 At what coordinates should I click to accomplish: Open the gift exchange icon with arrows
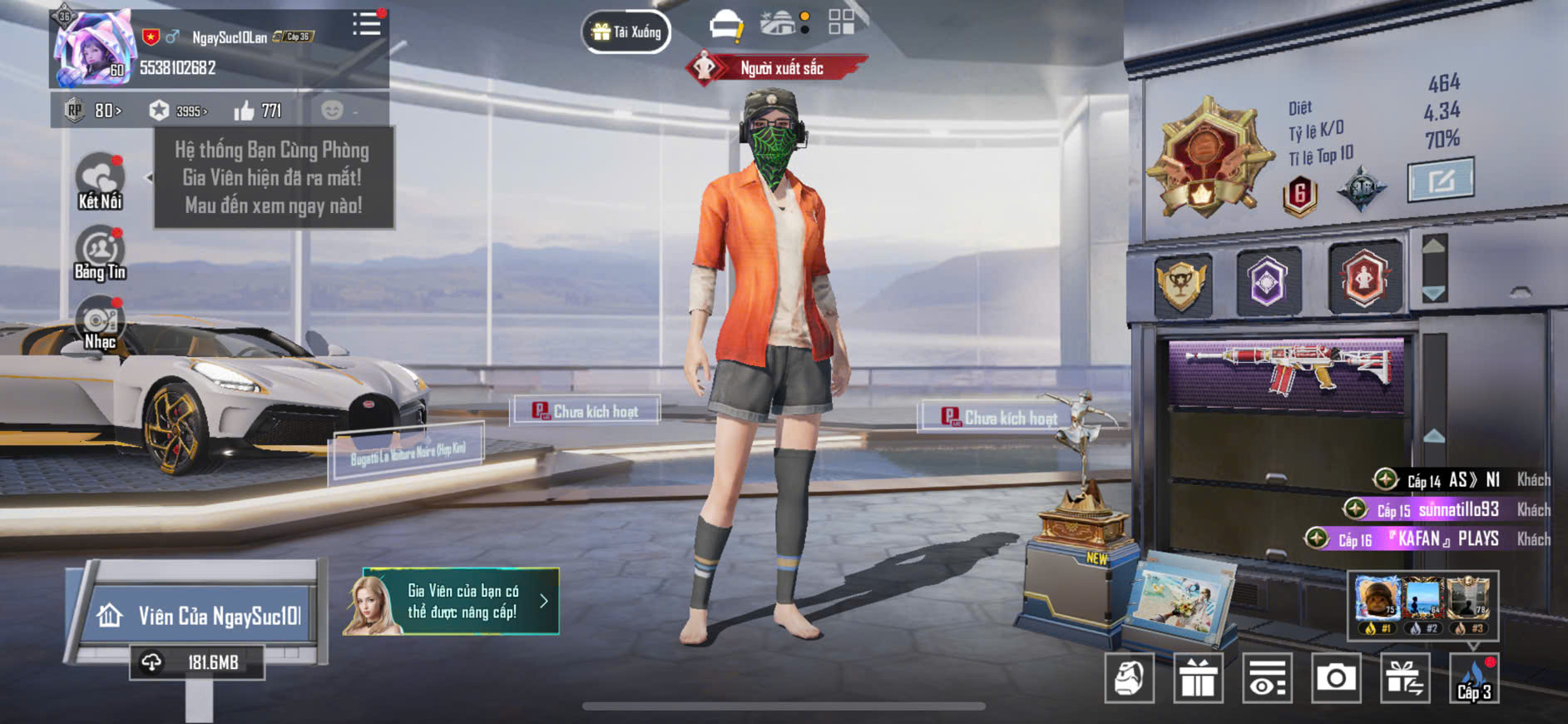click(x=1405, y=678)
